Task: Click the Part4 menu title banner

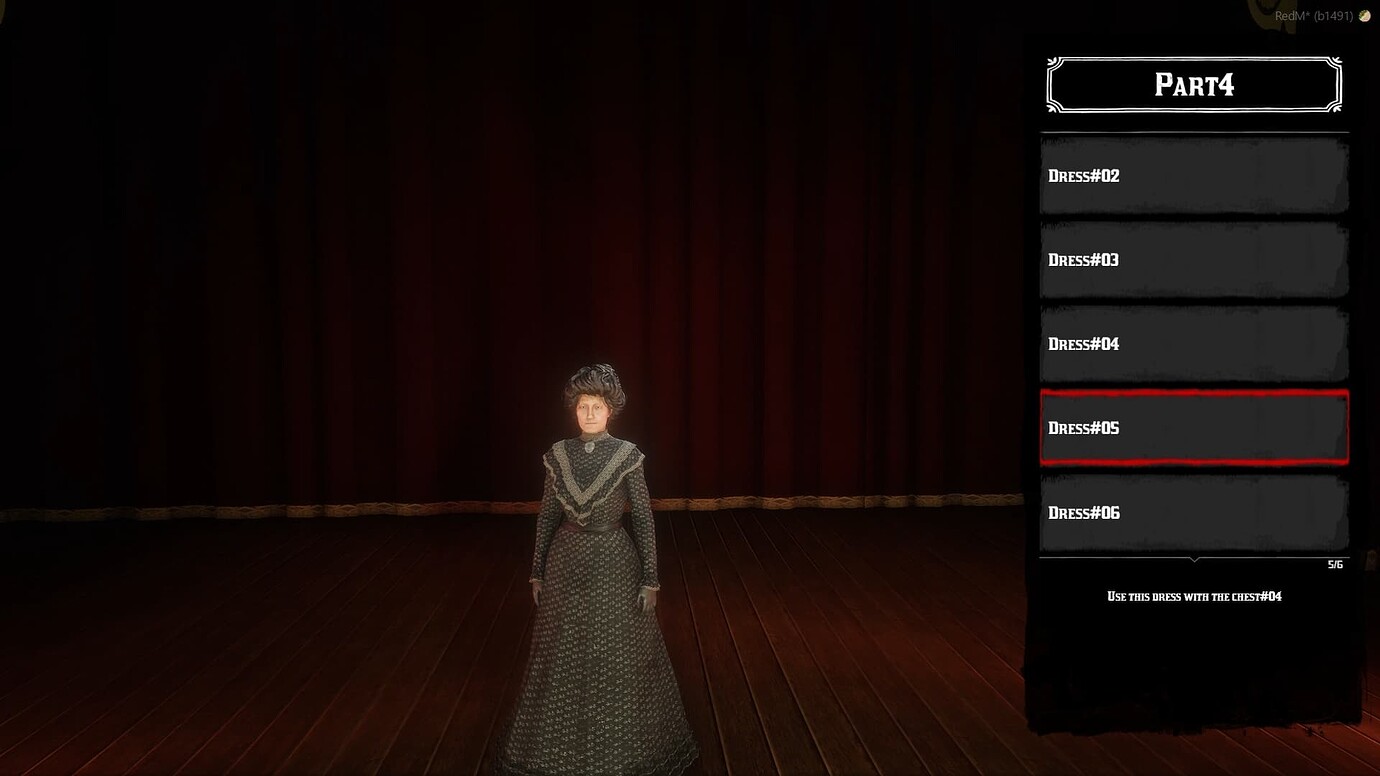Action: click(1194, 84)
